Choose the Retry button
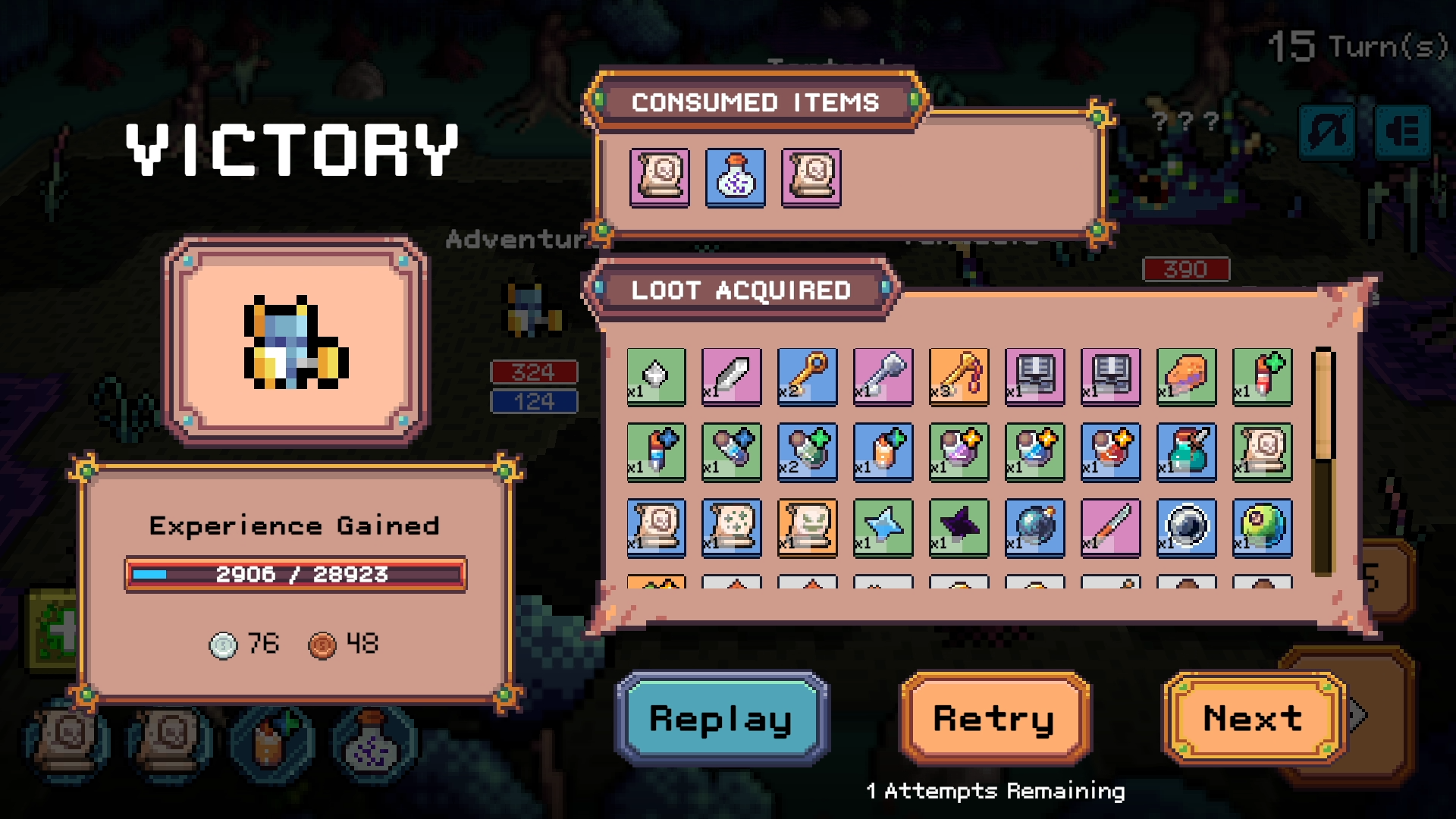 (994, 717)
